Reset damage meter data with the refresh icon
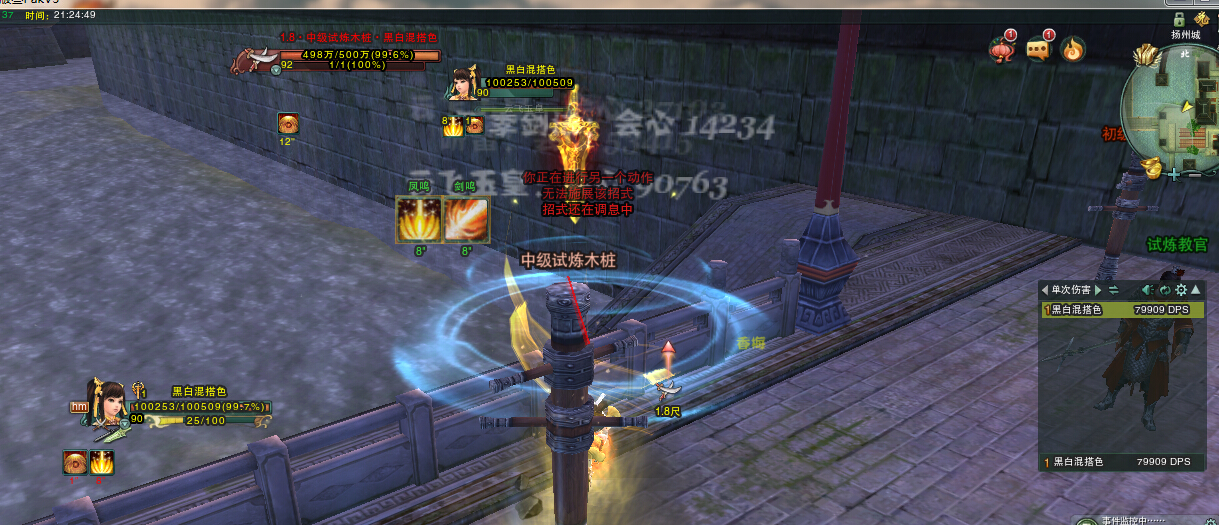Viewport: 1219px width, 525px height. 1165,290
